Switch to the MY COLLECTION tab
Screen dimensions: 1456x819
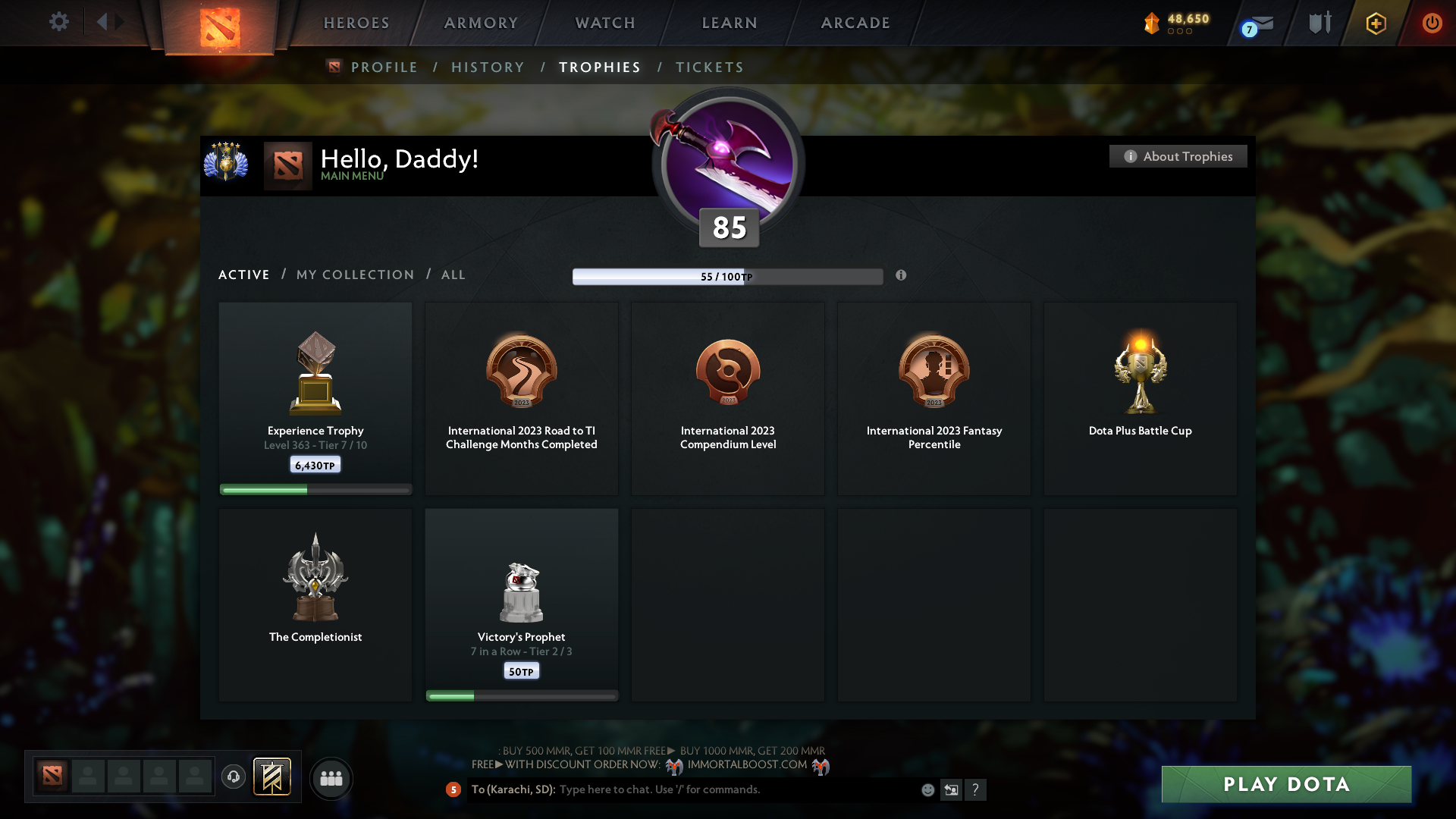pos(354,275)
